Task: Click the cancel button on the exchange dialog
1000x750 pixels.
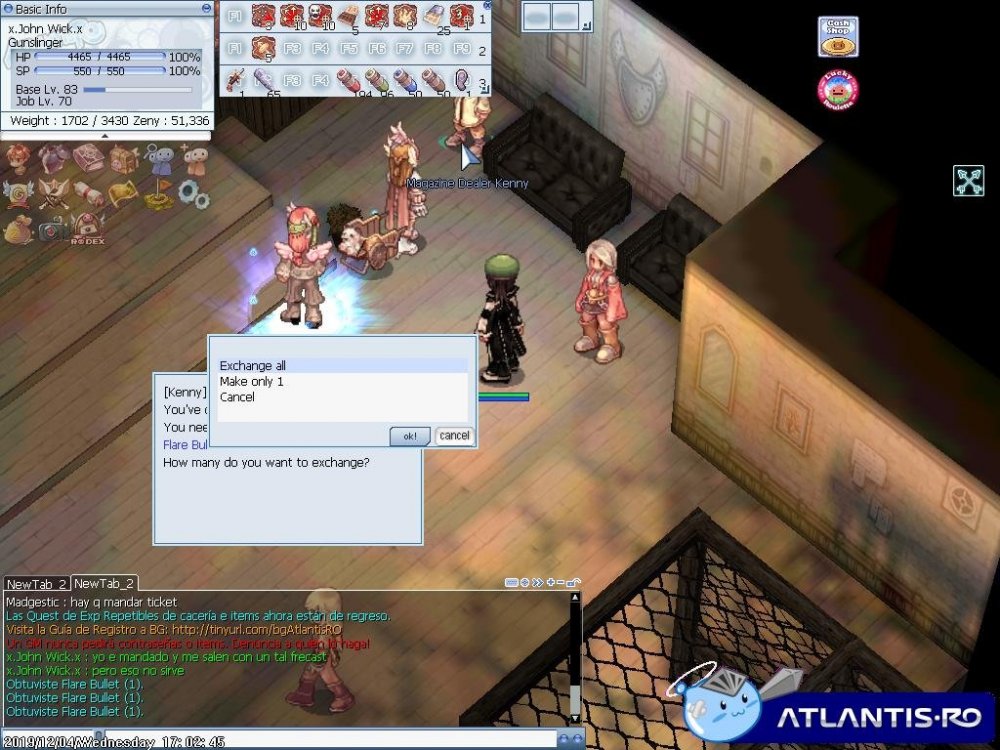Action: click(x=454, y=436)
